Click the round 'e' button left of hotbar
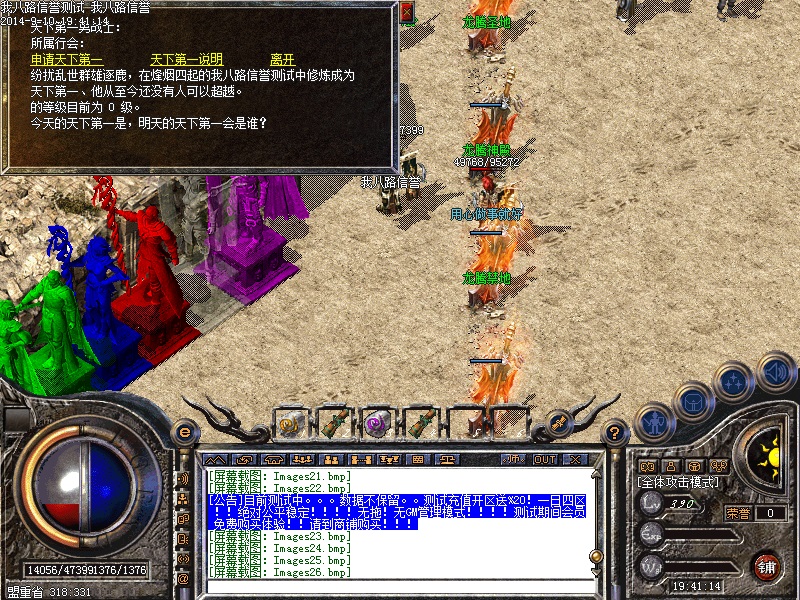Screen dimensions: 800x600 tap(183, 433)
